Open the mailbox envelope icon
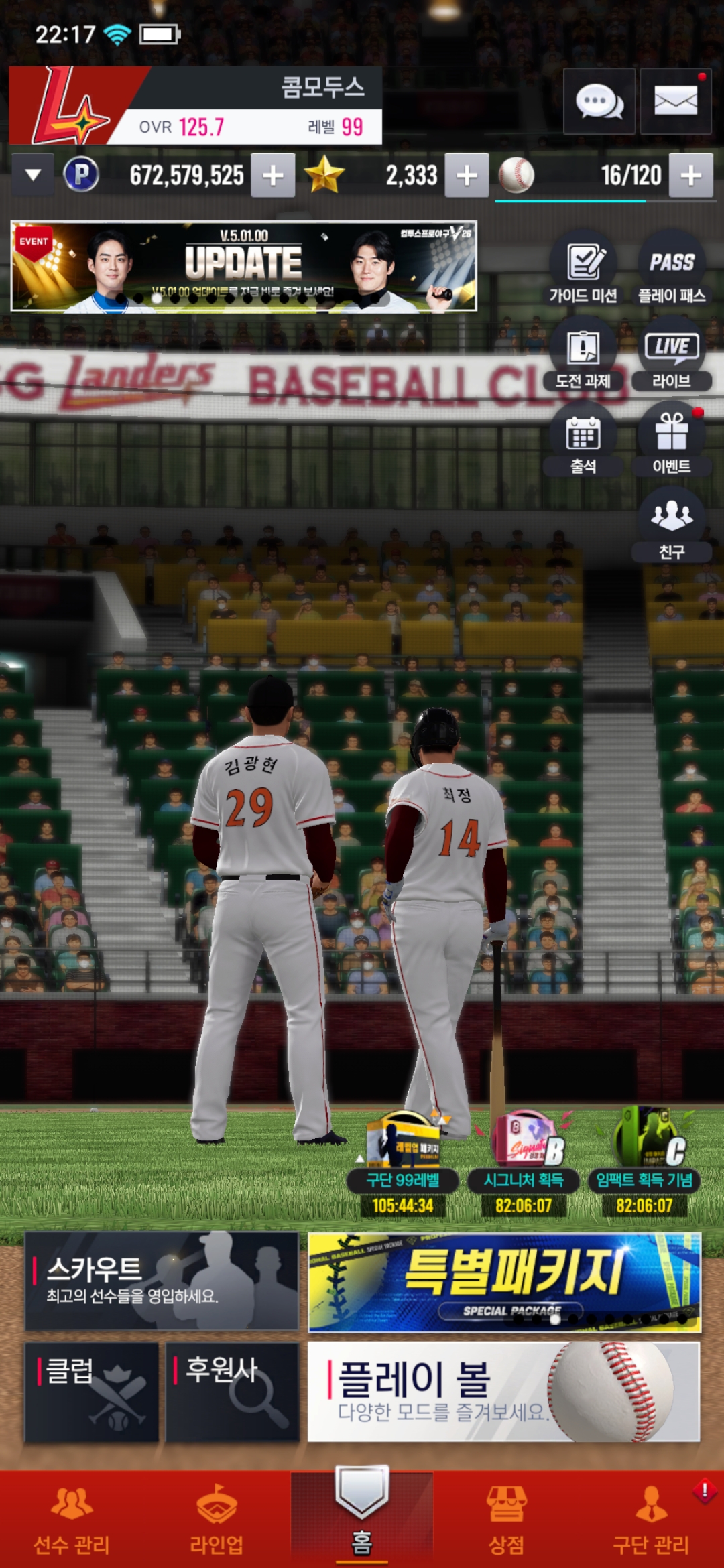This screenshot has height=1568, width=724. [x=675, y=102]
